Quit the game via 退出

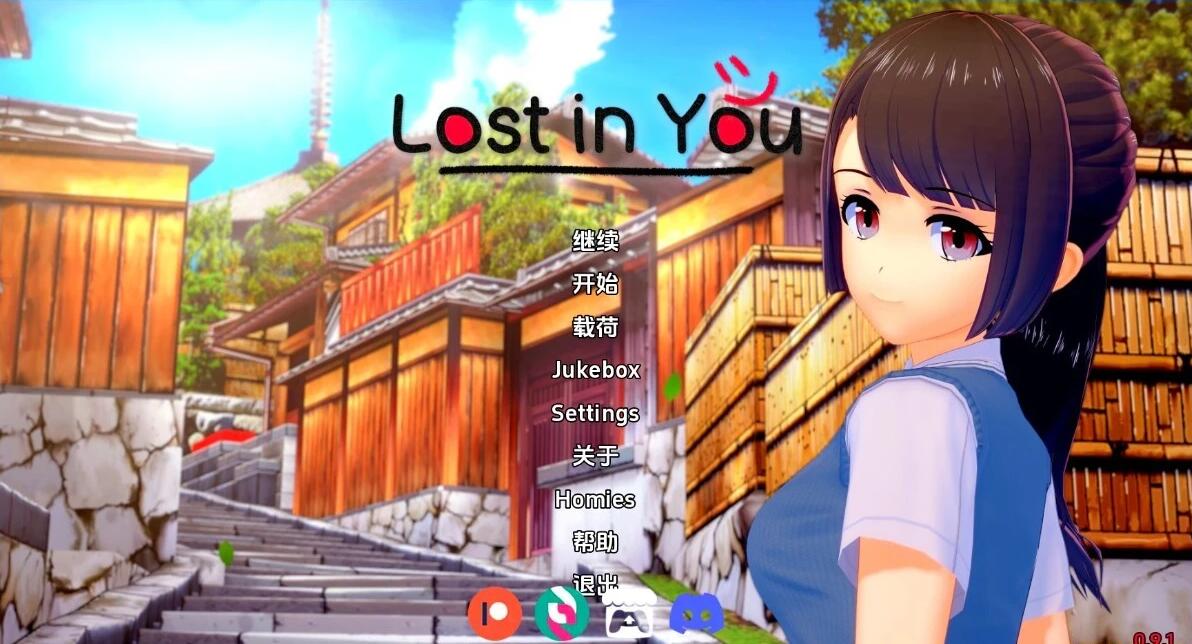tap(595, 582)
